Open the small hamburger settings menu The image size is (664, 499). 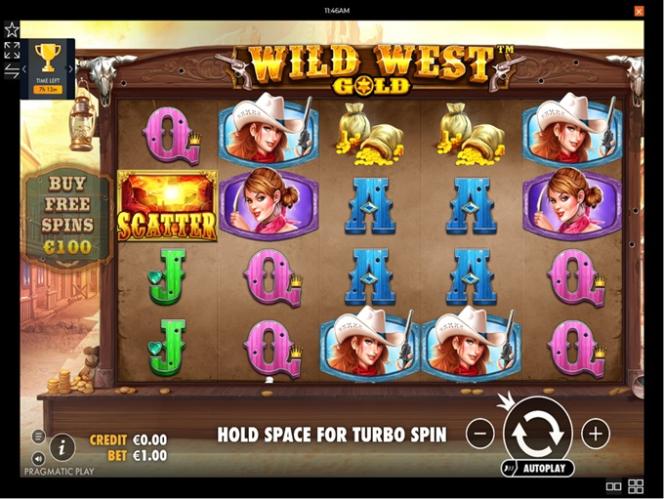point(38,436)
